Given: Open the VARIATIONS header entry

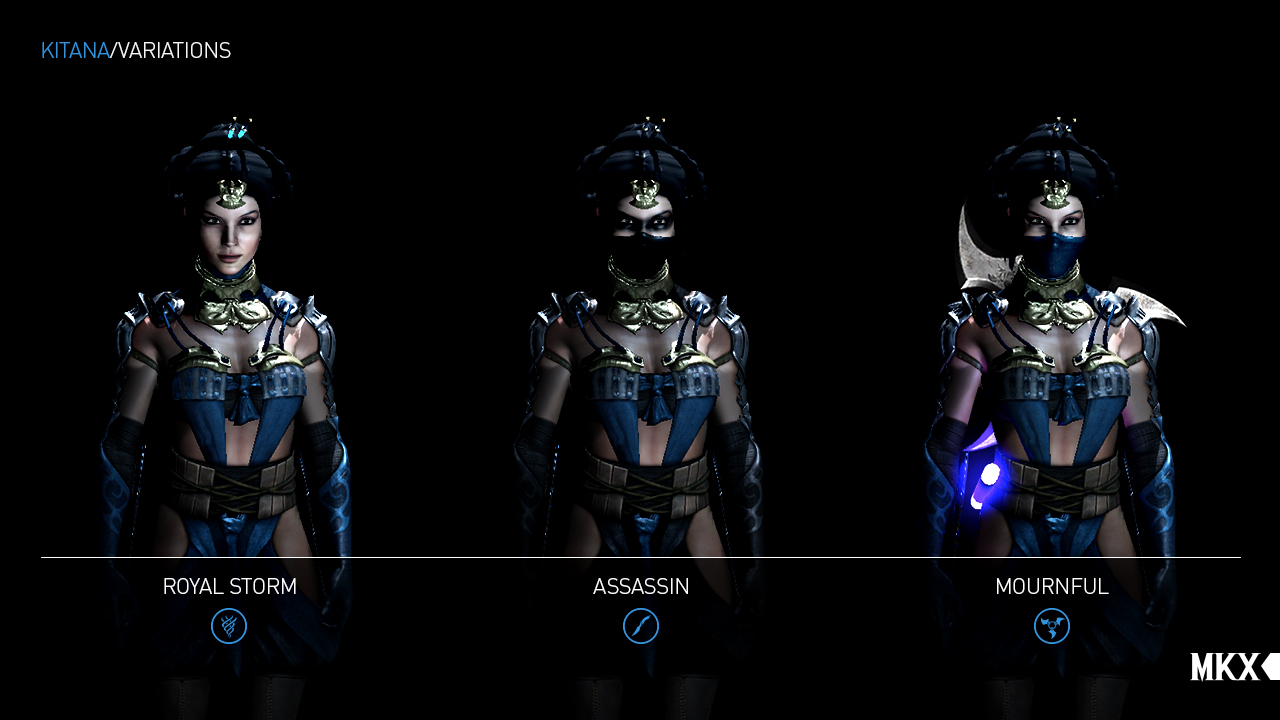Looking at the screenshot, I should [x=173, y=49].
